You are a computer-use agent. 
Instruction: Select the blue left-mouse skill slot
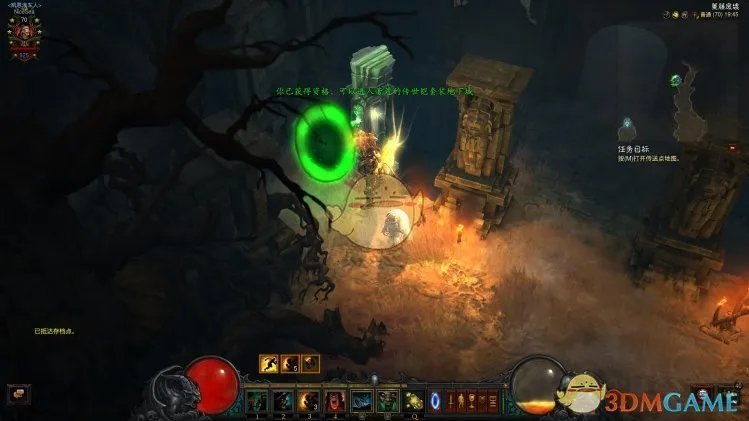pos(361,400)
